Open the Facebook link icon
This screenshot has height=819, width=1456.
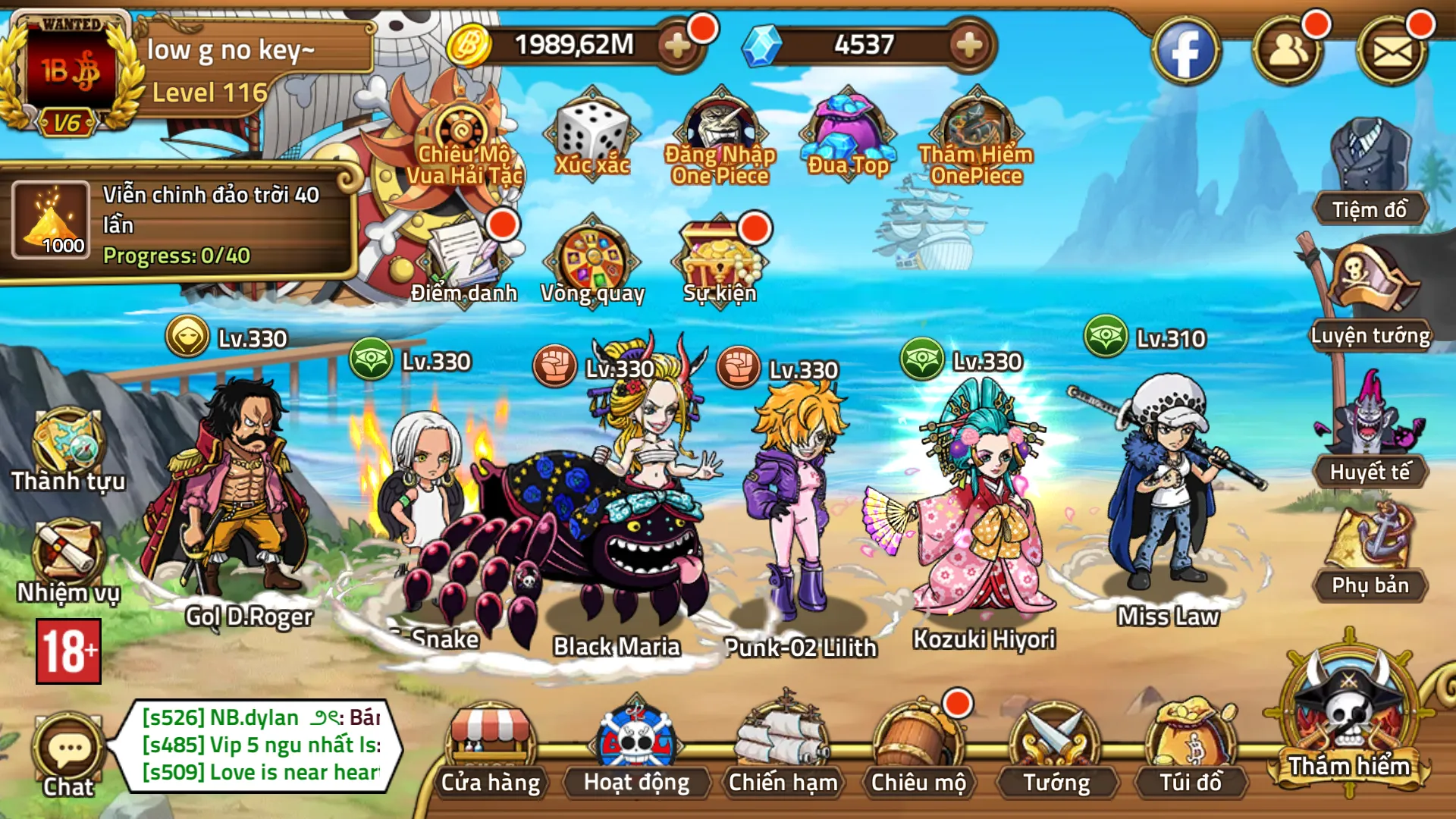click(1185, 52)
